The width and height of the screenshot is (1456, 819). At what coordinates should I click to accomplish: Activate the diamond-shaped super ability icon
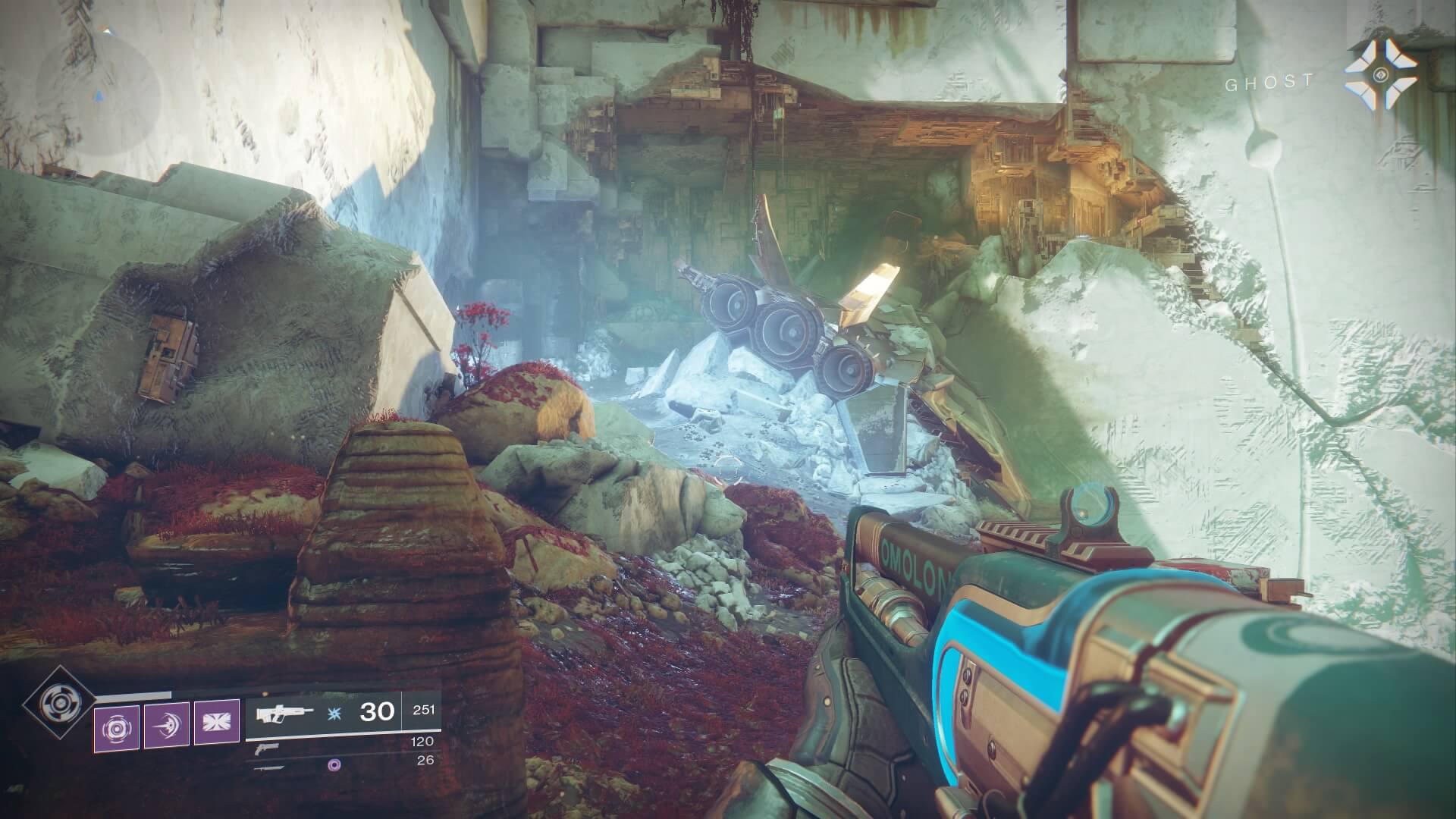58,702
